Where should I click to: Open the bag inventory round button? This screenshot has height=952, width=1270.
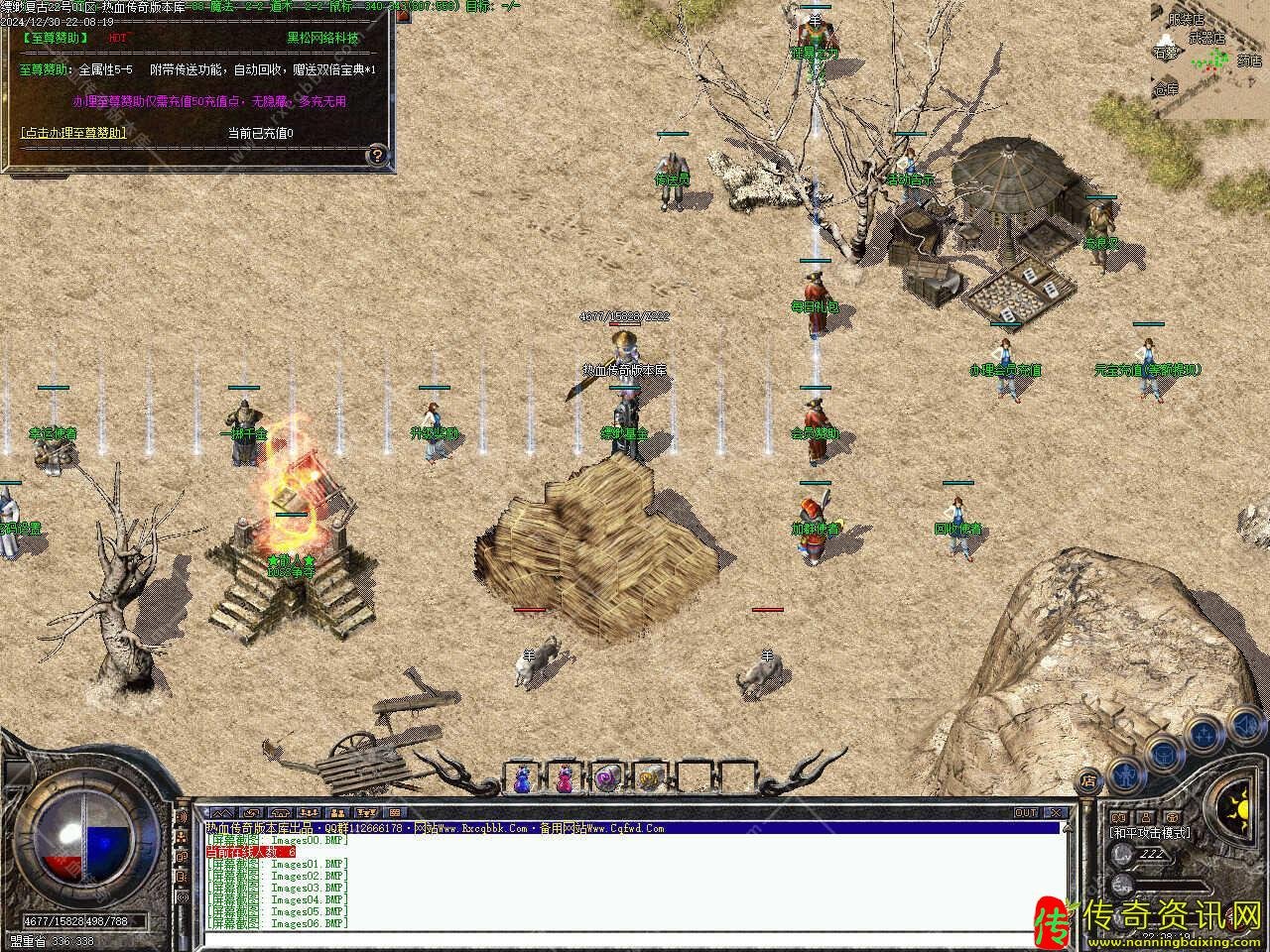[1163, 755]
